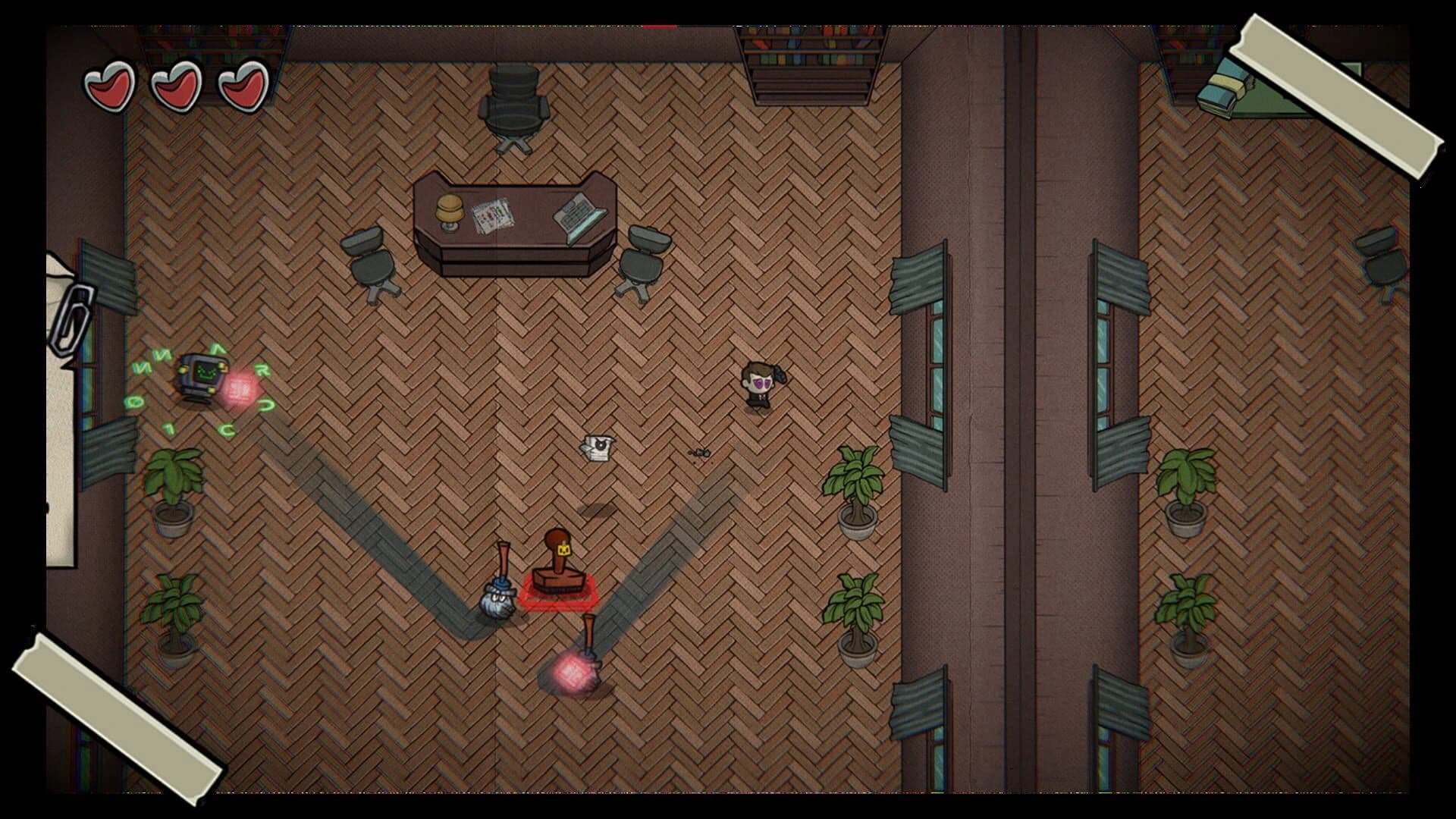1456x819 pixels.
Task: Select the player character in the suit
Action: tap(758, 383)
